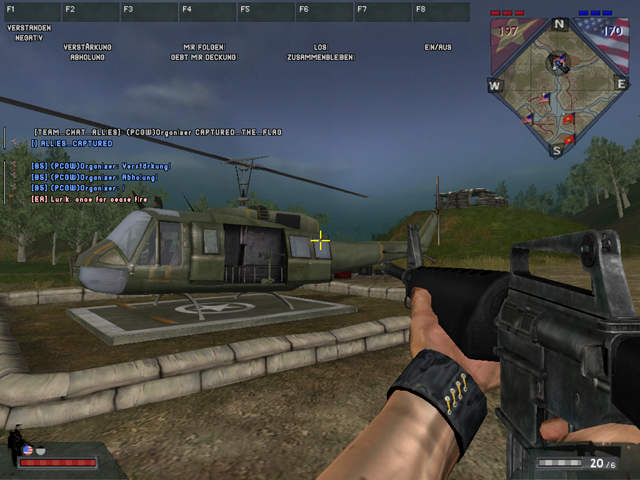Call for VERSTÄRKUNG in the radio menu
Image resolution: width=640 pixels, height=480 pixels.
pos(87,47)
